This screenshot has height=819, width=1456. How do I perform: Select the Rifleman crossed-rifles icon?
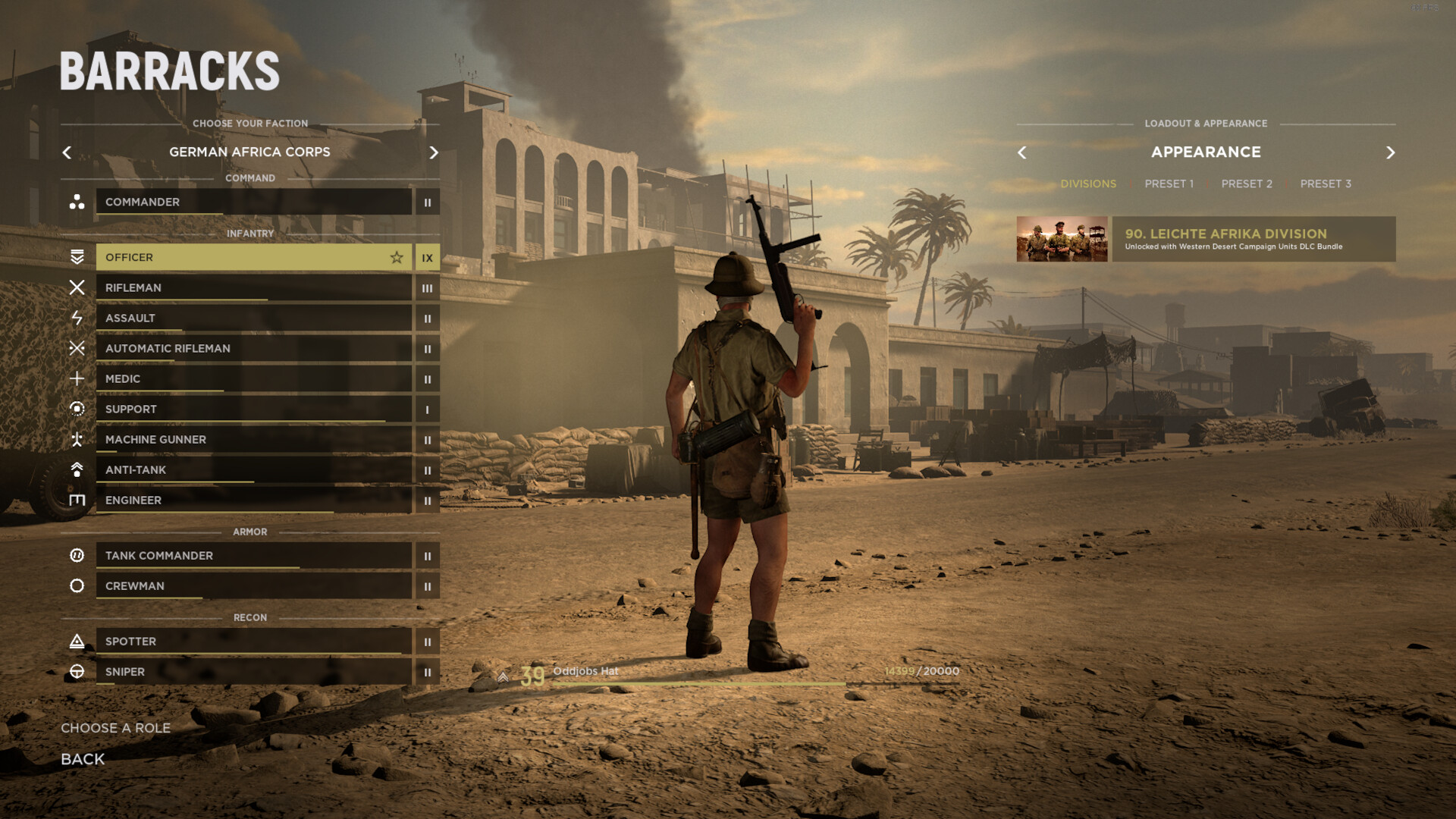coord(77,288)
